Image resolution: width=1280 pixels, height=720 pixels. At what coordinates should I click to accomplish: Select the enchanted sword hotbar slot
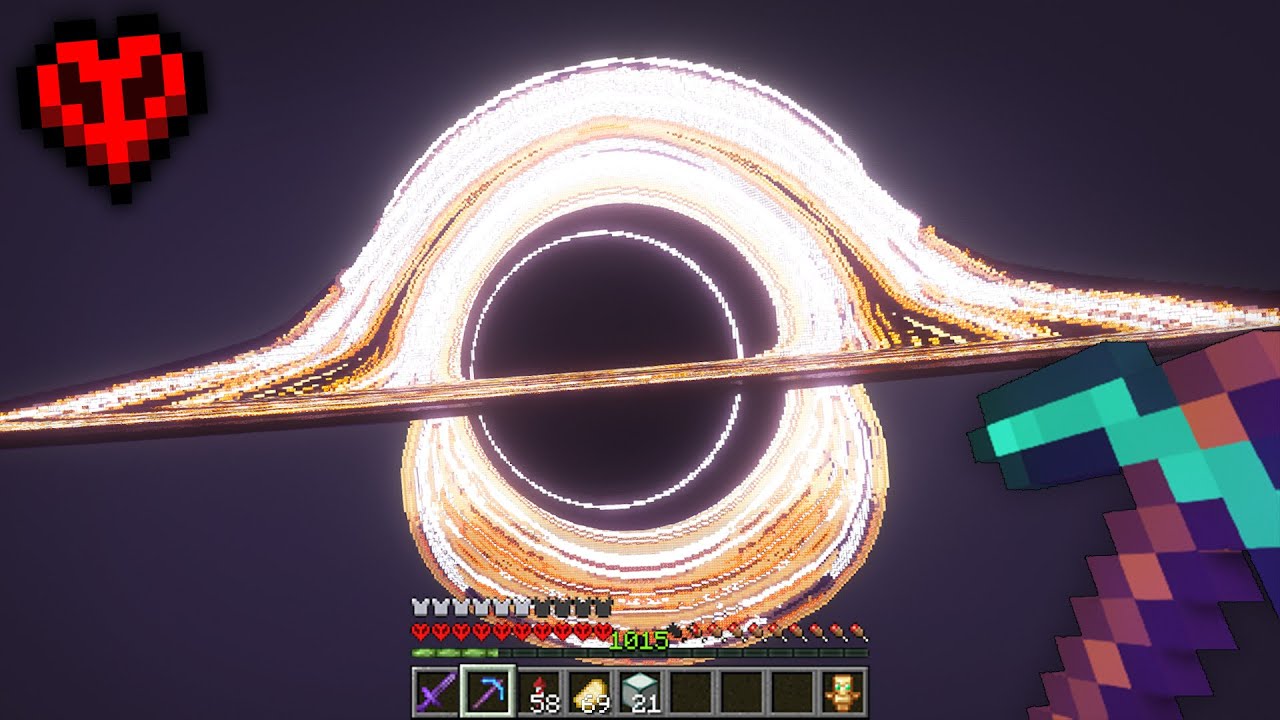pos(437,692)
